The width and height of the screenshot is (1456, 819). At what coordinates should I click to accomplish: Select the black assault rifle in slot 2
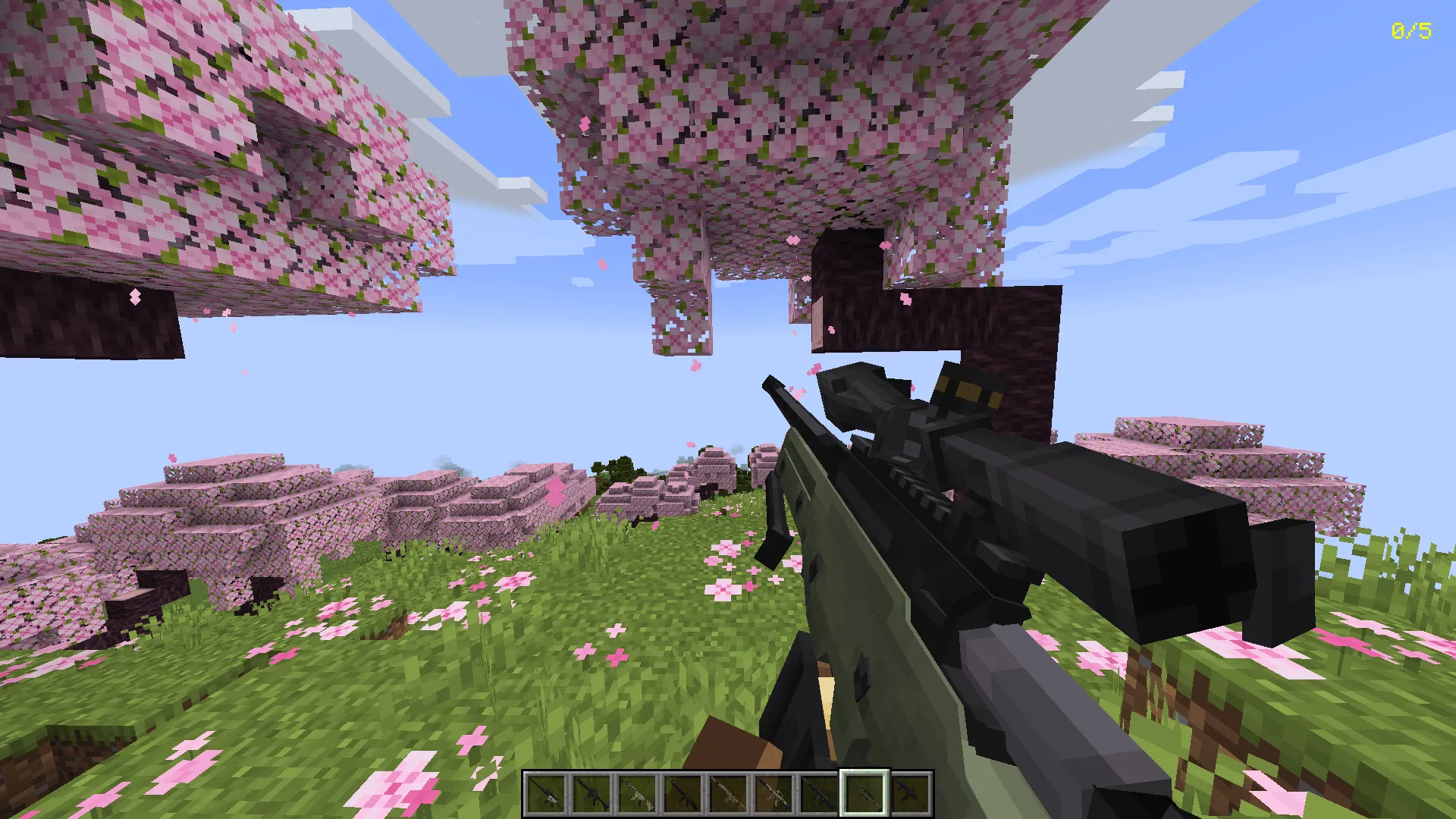coord(593,791)
